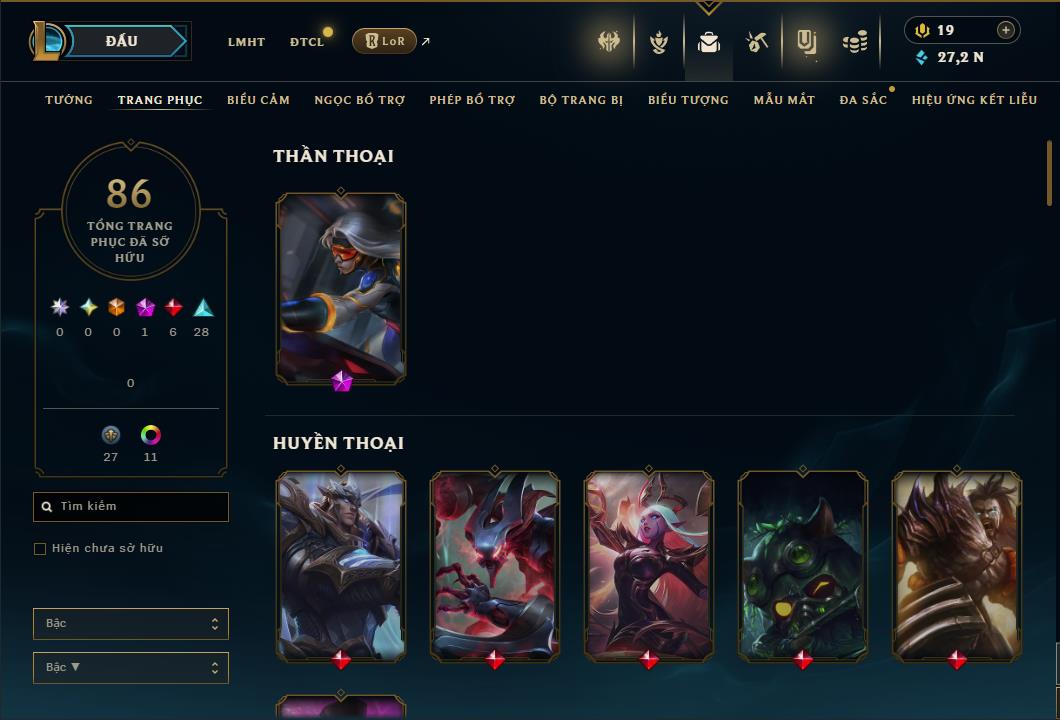Show the BIỂU TƯỢNG icons tab

(x=688, y=100)
